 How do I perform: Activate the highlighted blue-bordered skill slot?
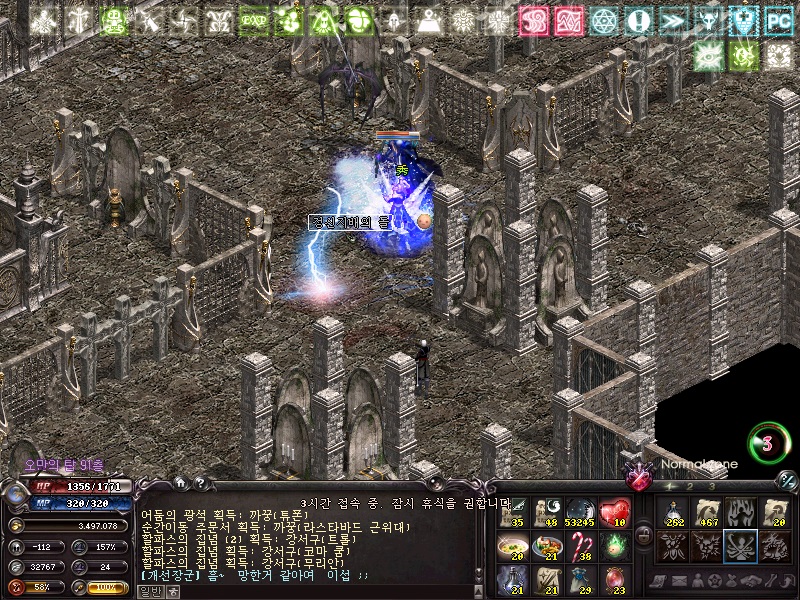(740, 546)
